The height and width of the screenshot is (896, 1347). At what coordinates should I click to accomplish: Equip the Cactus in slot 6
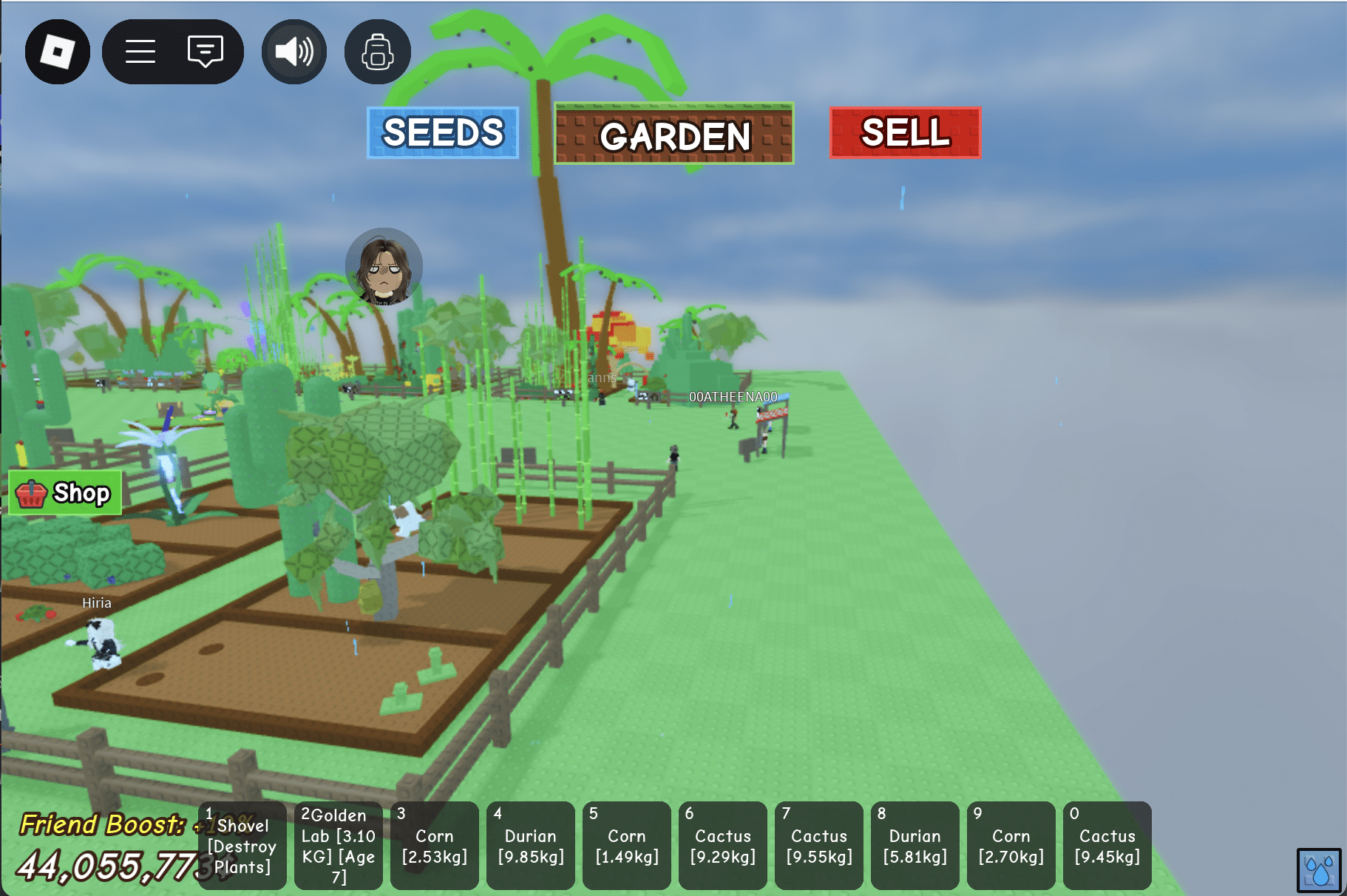point(723,844)
